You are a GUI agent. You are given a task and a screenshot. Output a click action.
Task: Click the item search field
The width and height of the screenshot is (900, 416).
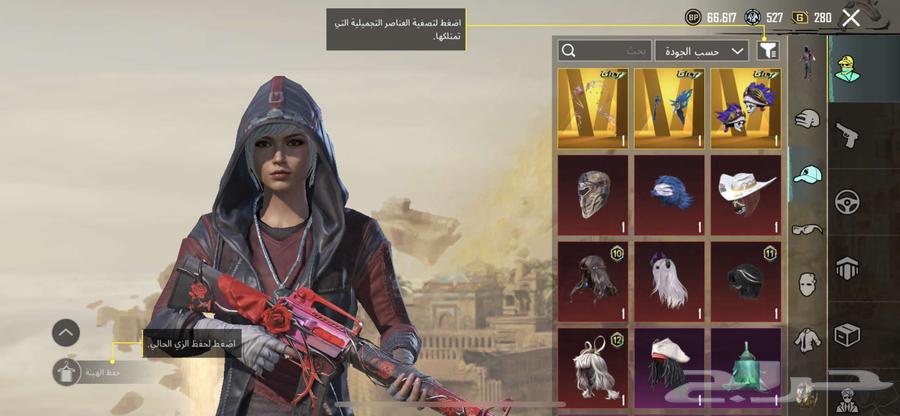pos(605,50)
